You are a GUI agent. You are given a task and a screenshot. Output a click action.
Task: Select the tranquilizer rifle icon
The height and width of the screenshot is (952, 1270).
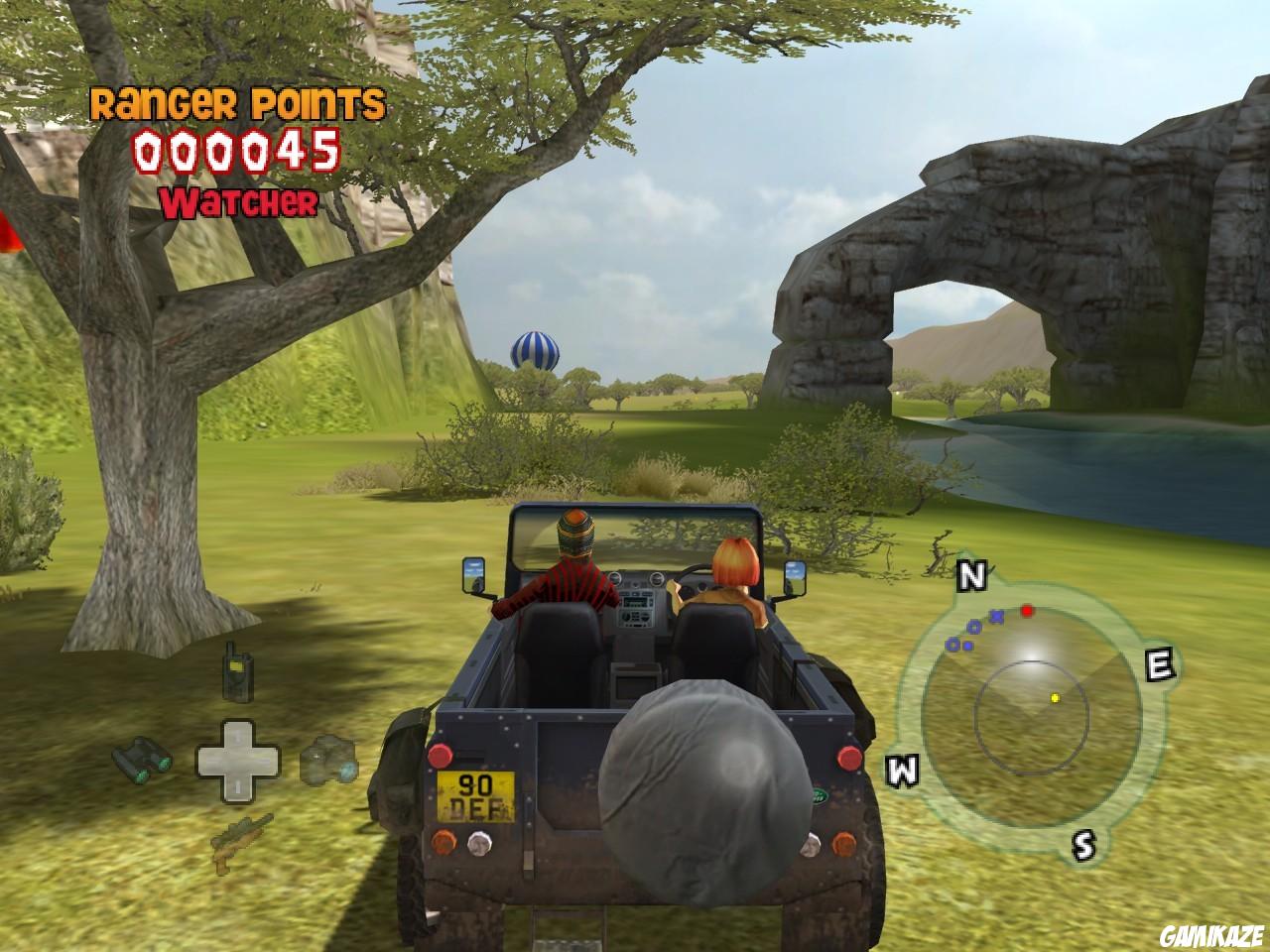click(x=240, y=838)
